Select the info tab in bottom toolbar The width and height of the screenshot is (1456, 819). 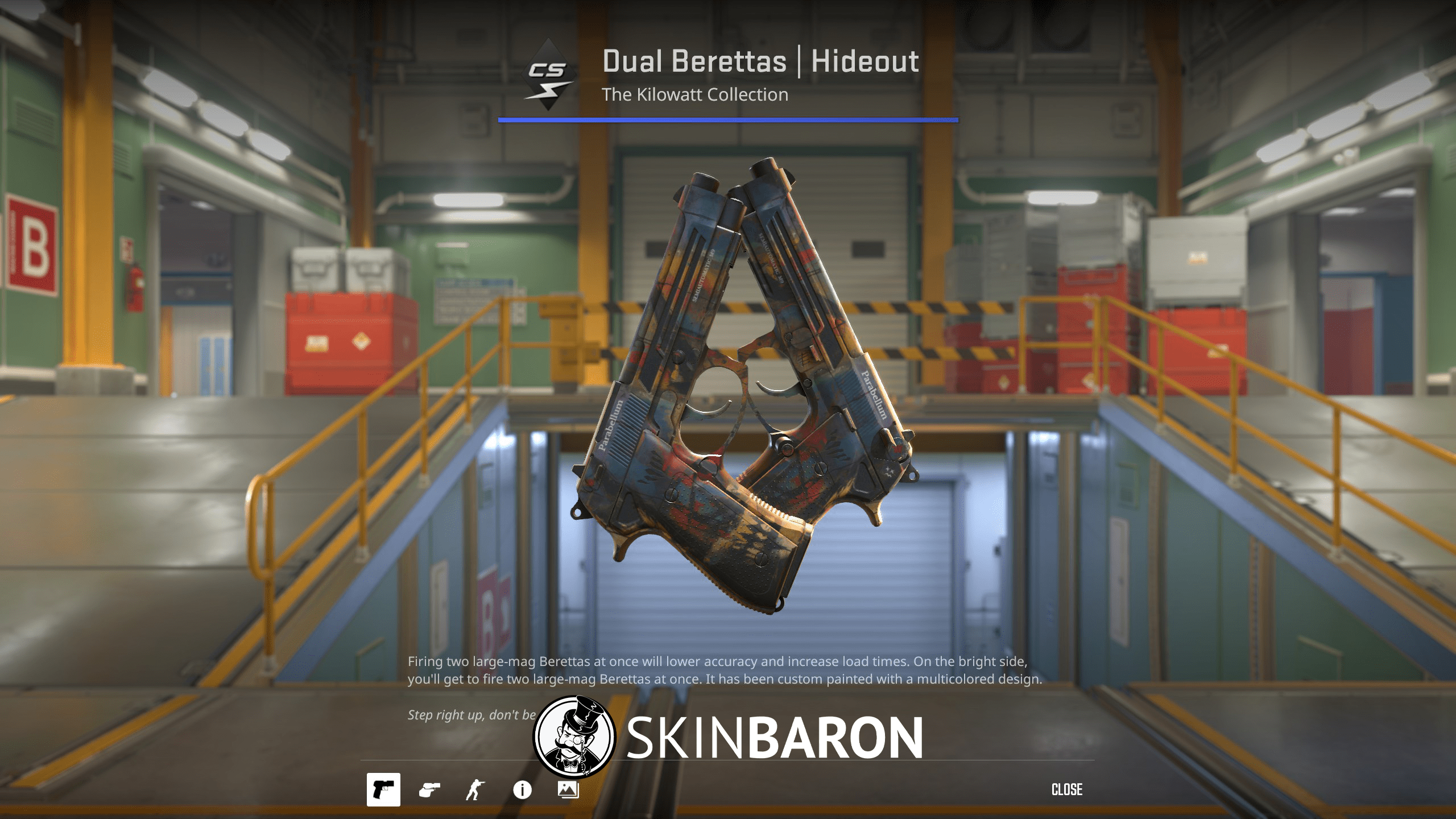(x=522, y=789)
